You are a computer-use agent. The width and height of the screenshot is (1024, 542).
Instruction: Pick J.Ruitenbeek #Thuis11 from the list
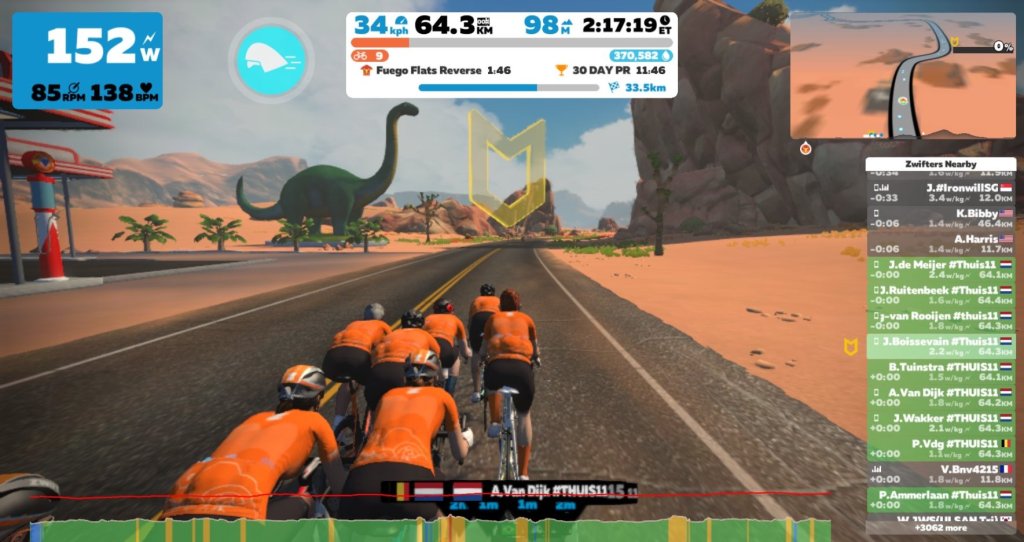[x=941, y=295]
